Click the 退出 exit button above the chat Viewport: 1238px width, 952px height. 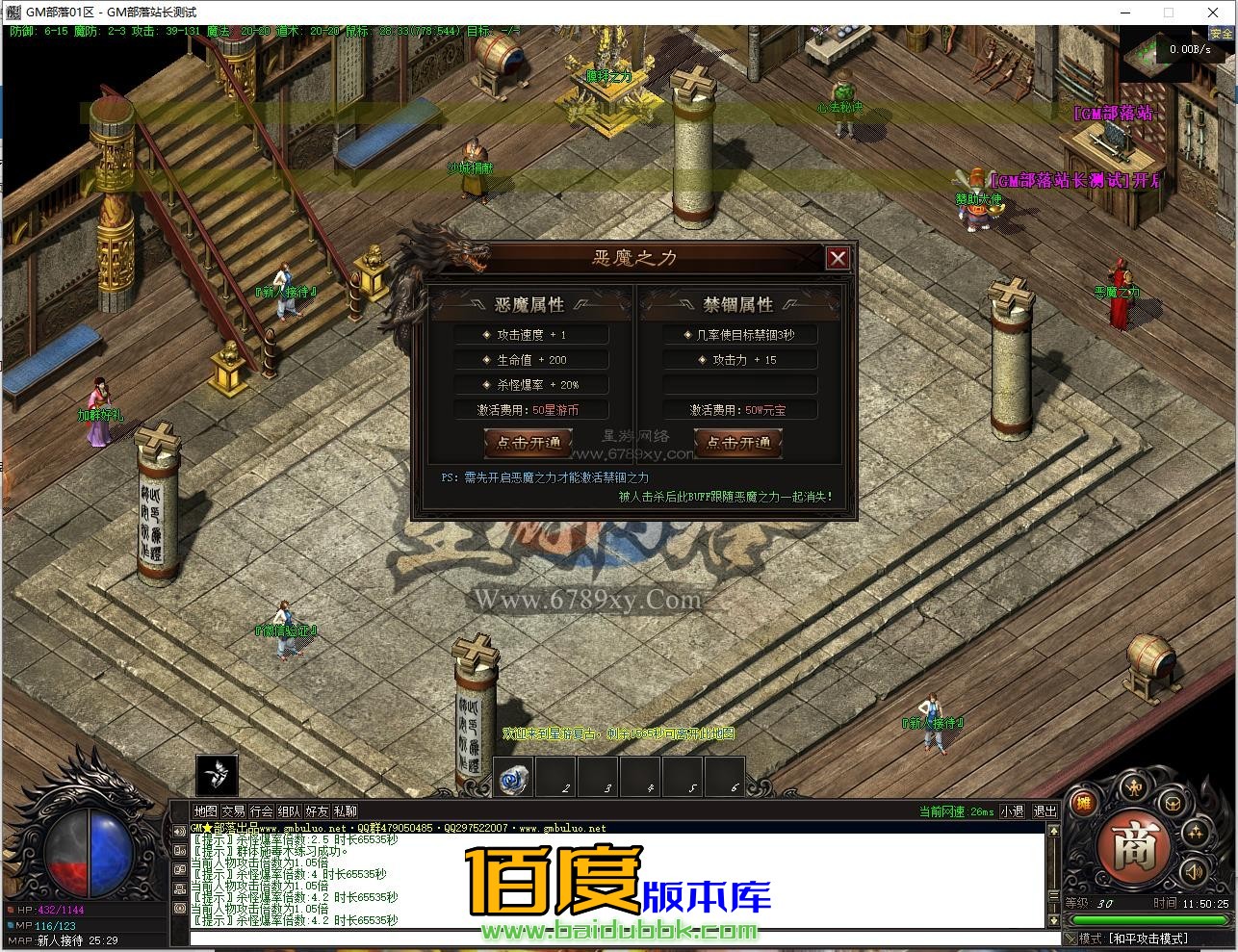point(1045,811)
